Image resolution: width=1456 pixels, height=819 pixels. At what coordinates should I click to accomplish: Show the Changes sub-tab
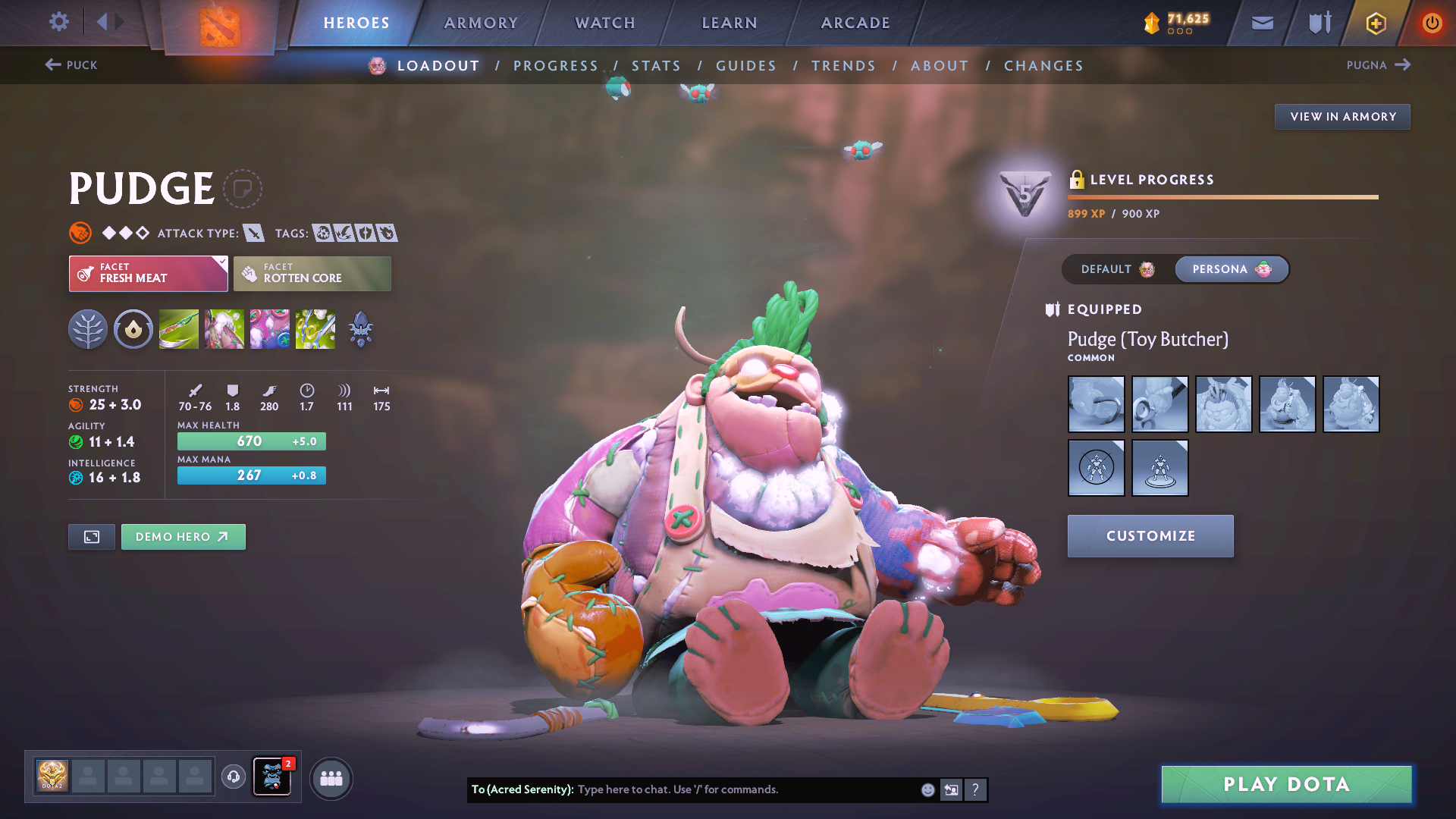point(1043,66)
